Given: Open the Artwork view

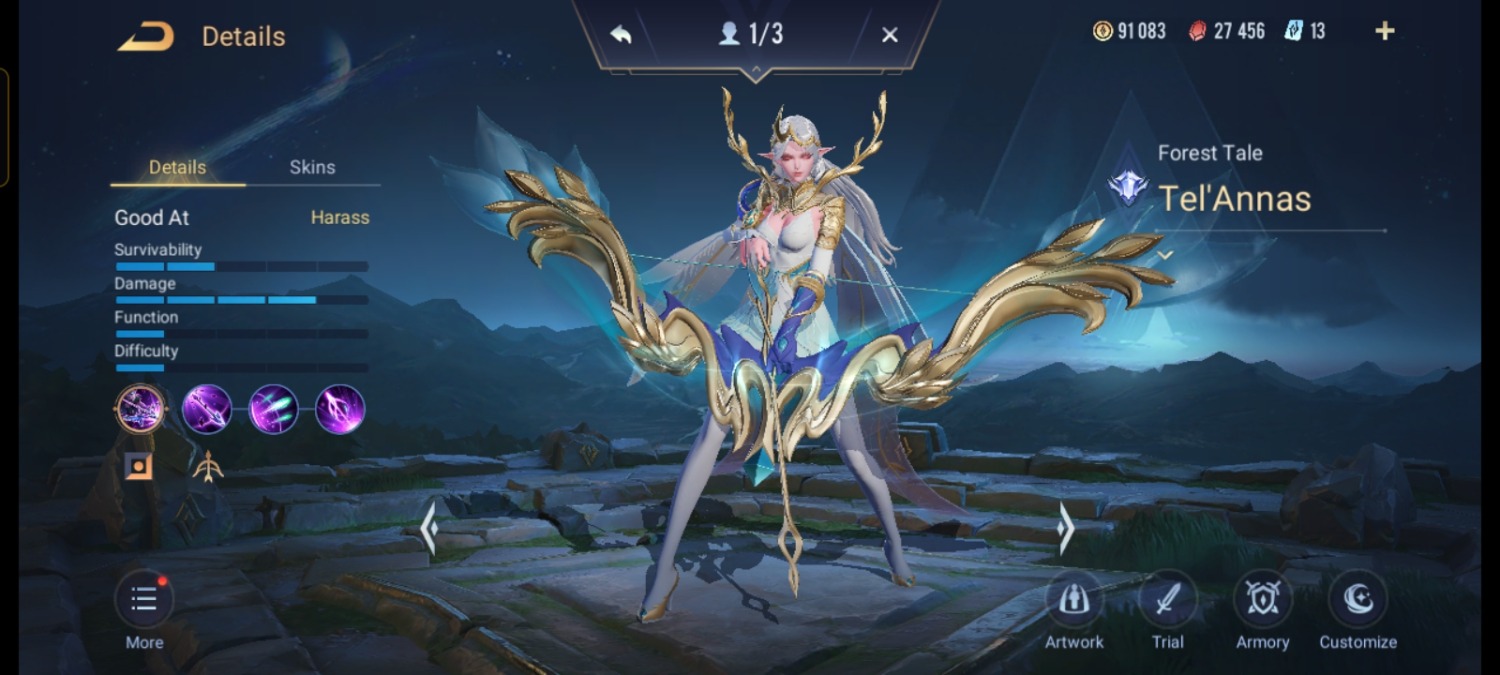Looking at the screenshot, I should [x=1074, y=599].
